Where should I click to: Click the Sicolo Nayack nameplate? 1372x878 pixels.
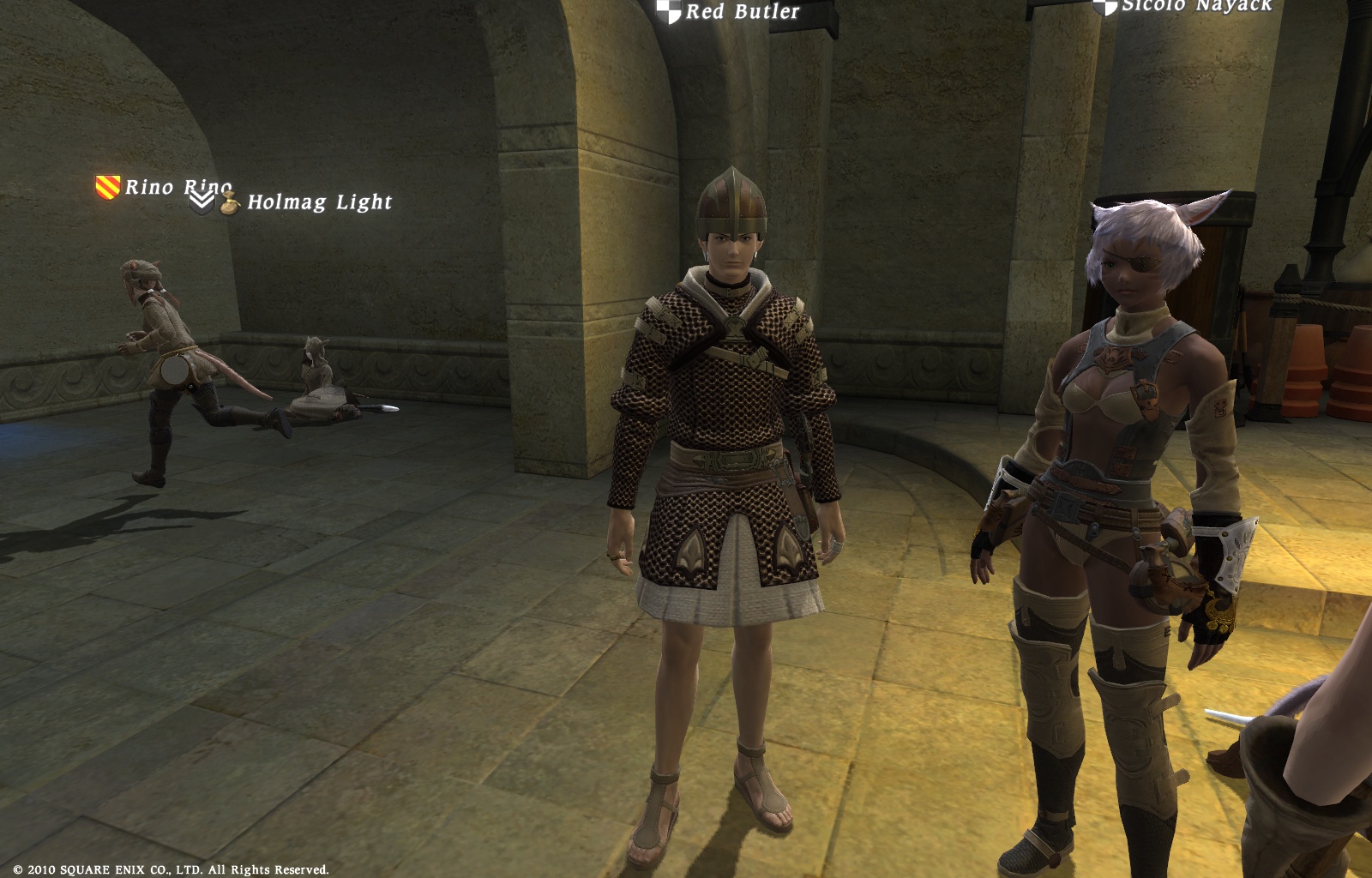[x=1196, y=6]
